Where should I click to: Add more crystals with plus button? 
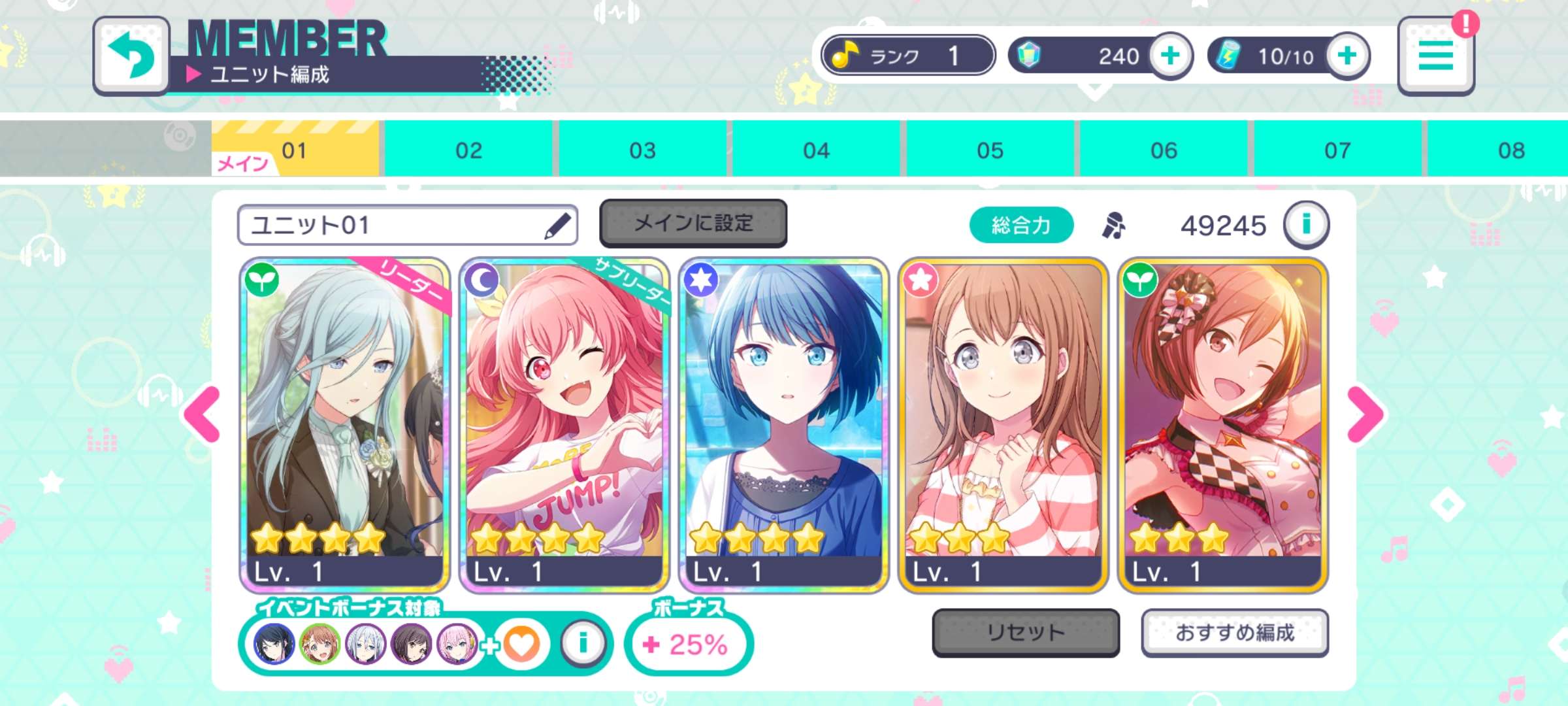pos(1170,56)
